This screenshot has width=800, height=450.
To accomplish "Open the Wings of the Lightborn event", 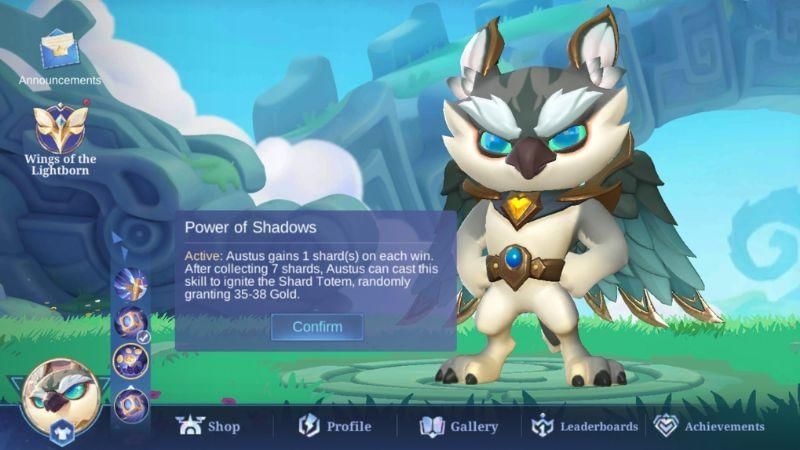I will click(x=60, y=130).
